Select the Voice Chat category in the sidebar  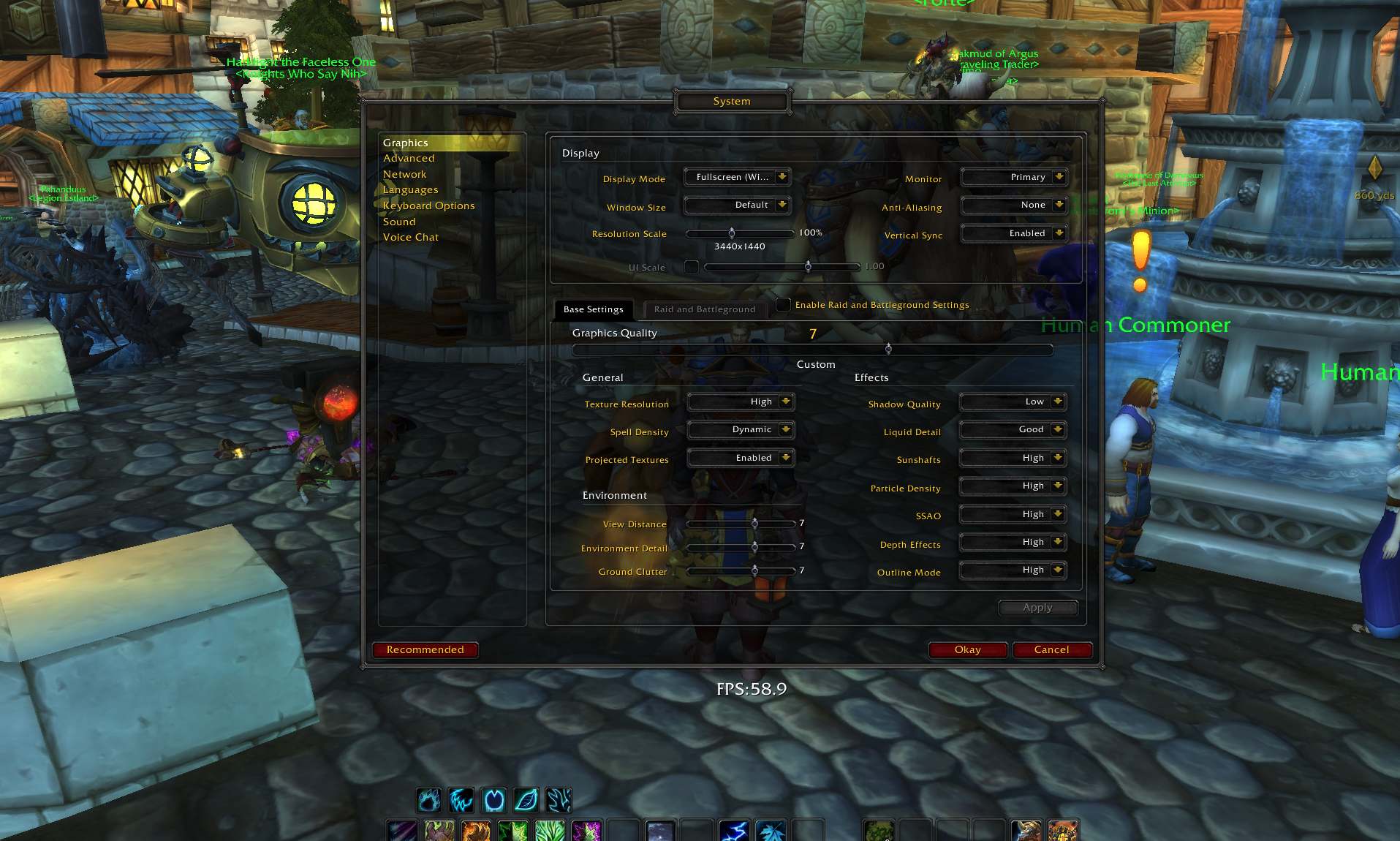click(x=410, y=237)
